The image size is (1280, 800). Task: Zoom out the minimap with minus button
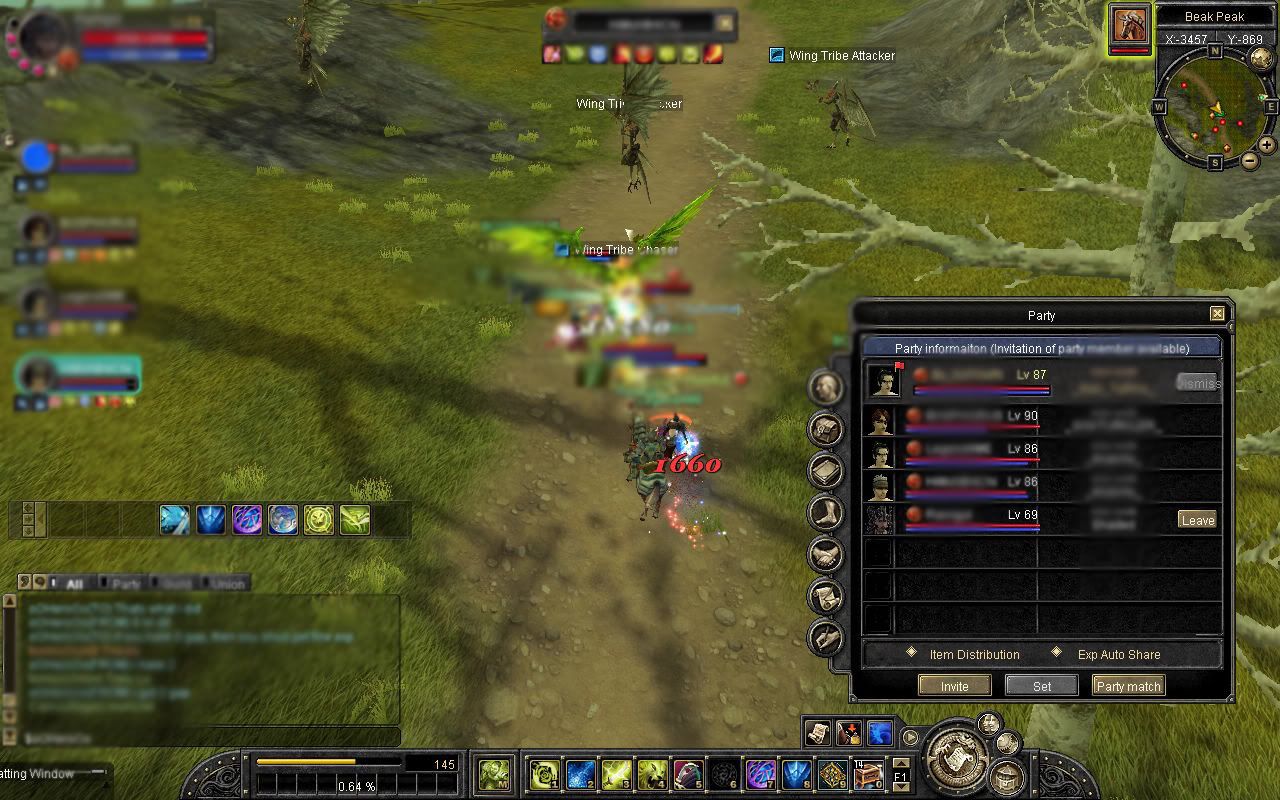(x=1250, y=161)
